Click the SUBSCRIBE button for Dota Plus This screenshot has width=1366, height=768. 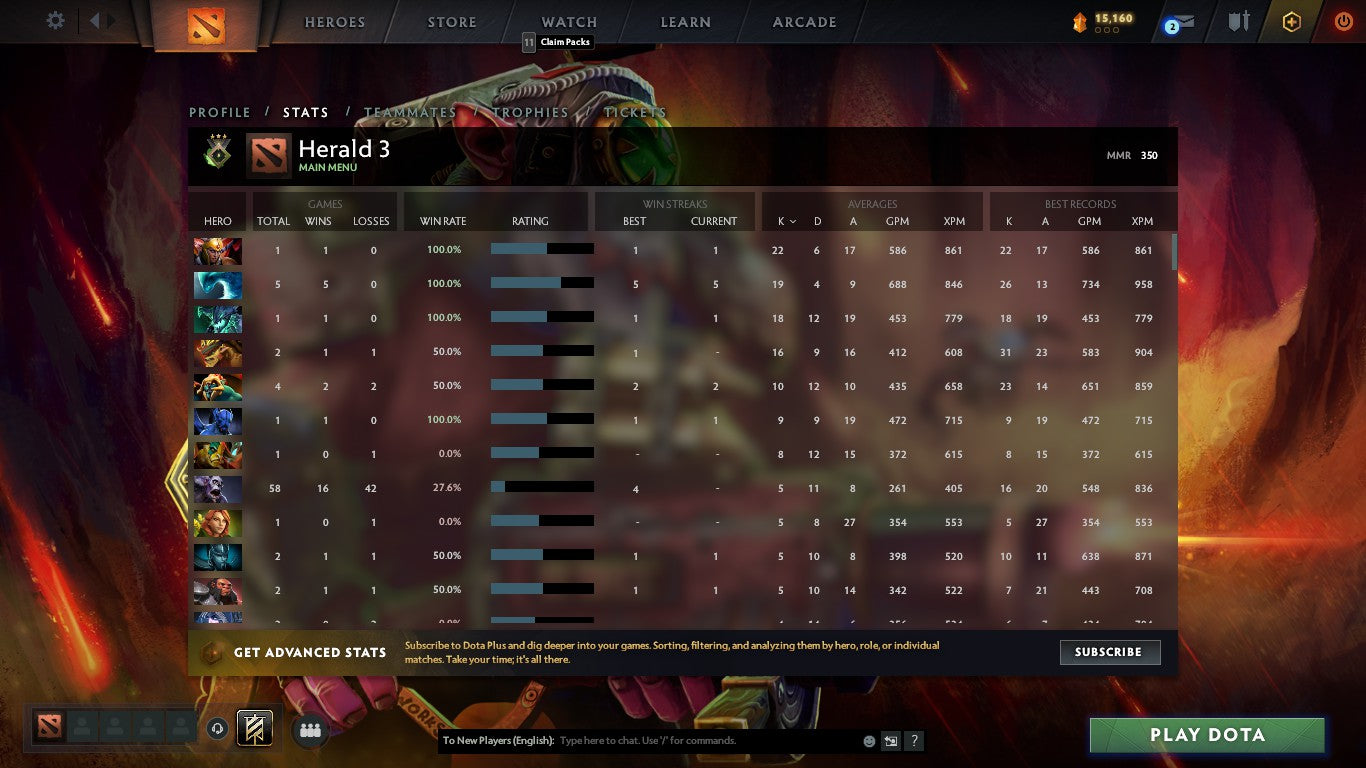[x=1110, y=652]
